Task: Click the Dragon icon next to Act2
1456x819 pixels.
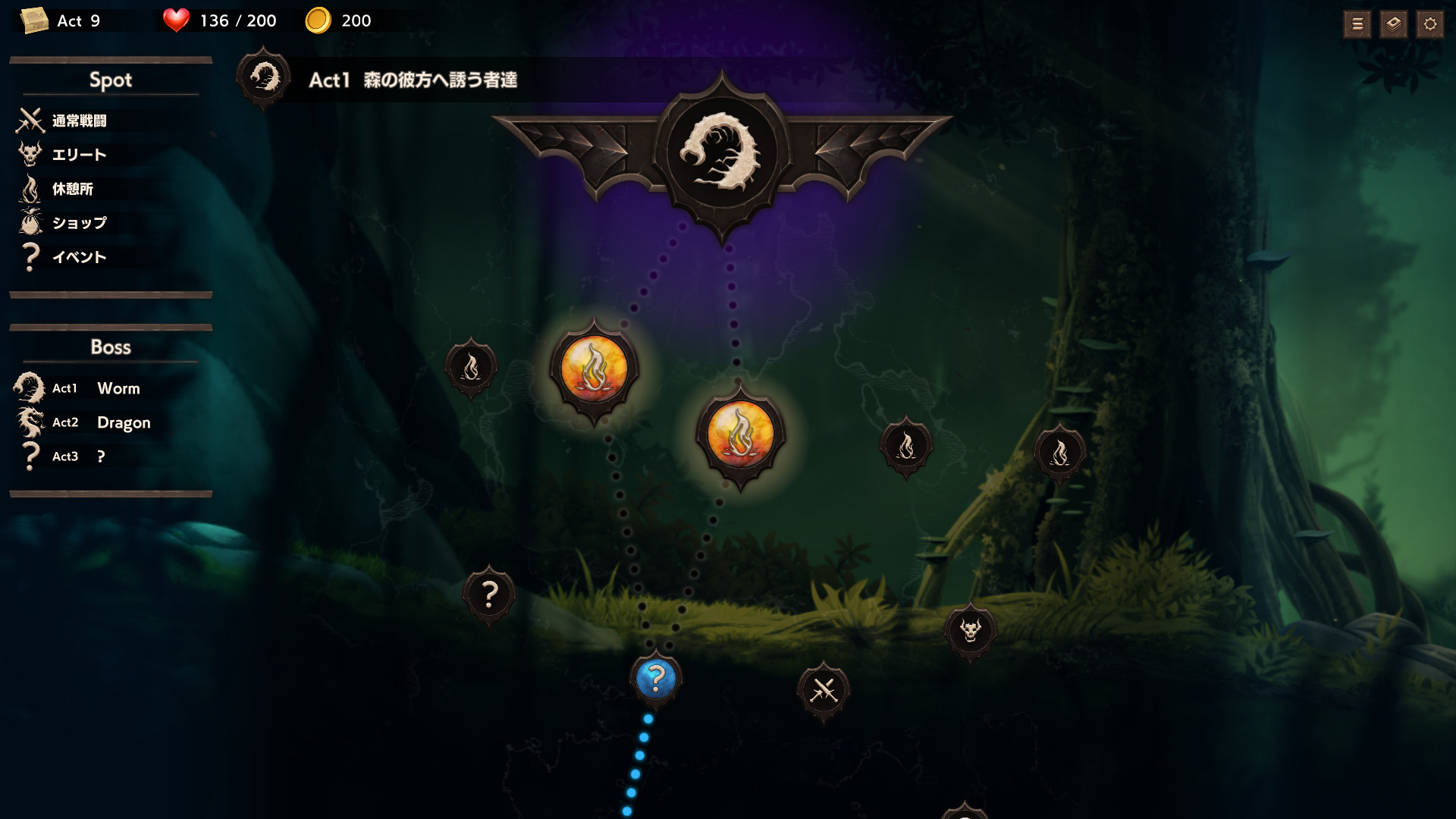Action: point(29,422)
